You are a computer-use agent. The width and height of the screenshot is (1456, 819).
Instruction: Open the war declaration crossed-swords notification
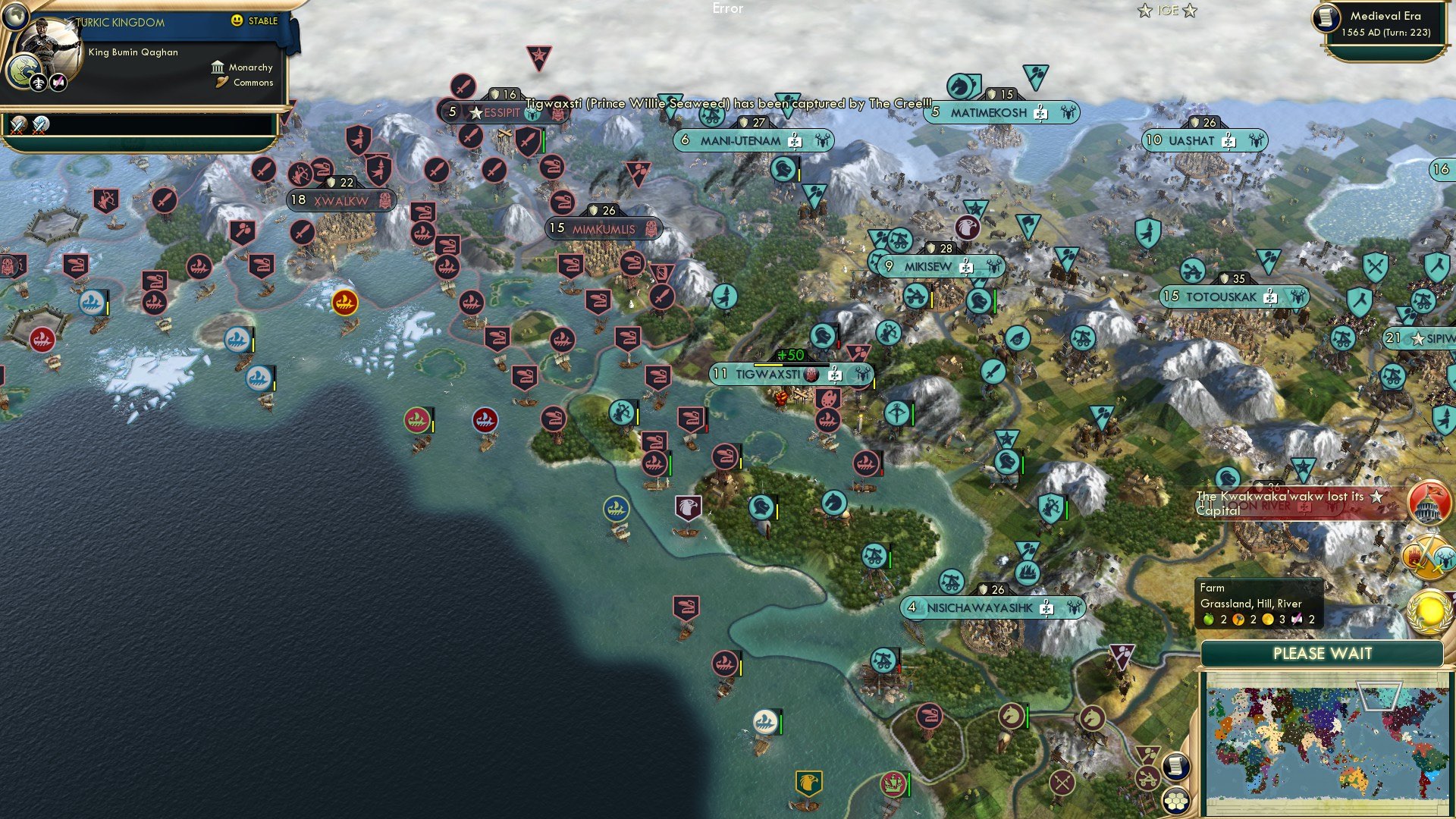click(x=1429, y=556)
